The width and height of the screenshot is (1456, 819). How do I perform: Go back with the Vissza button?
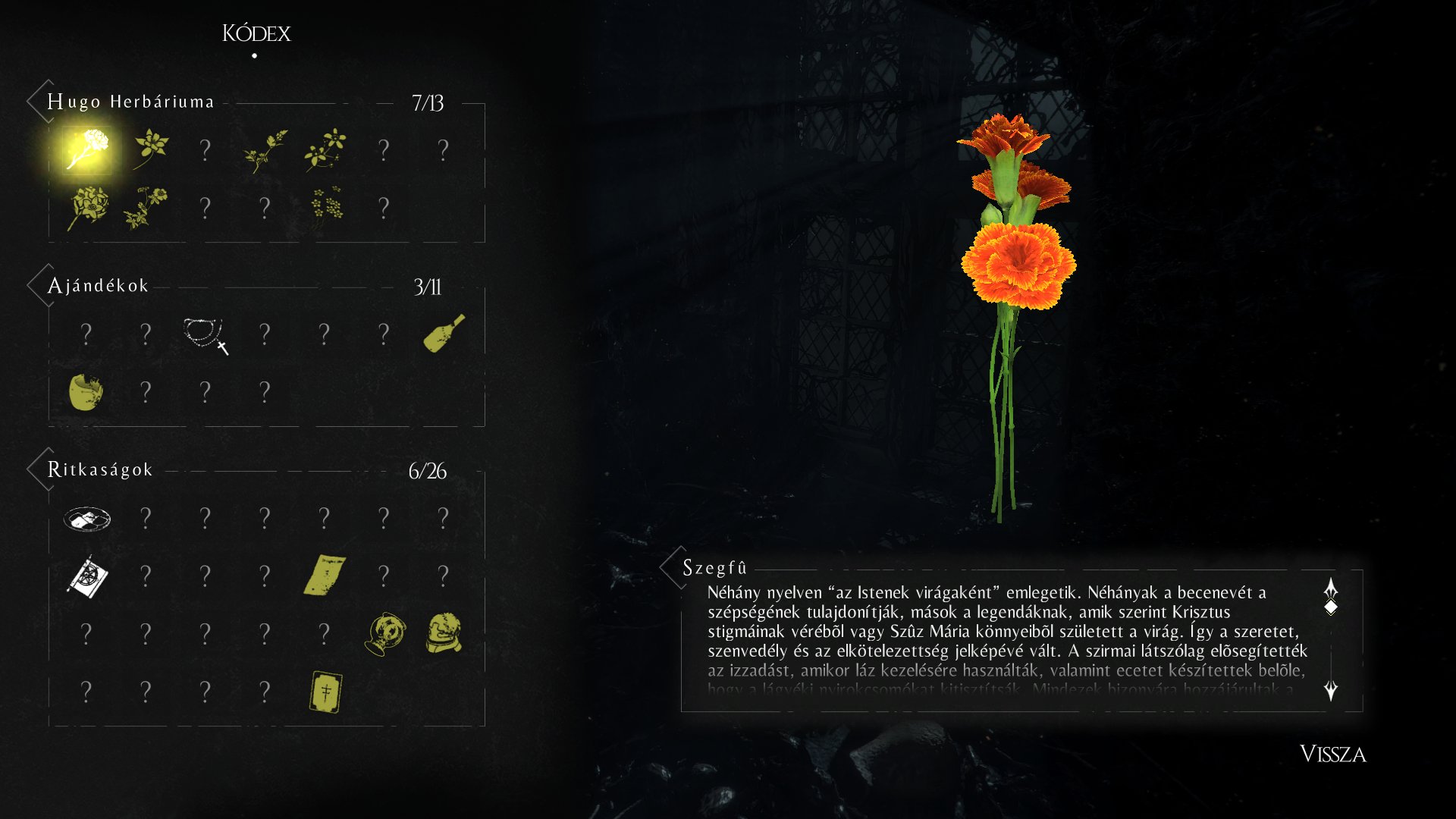tap(1332, 754)
